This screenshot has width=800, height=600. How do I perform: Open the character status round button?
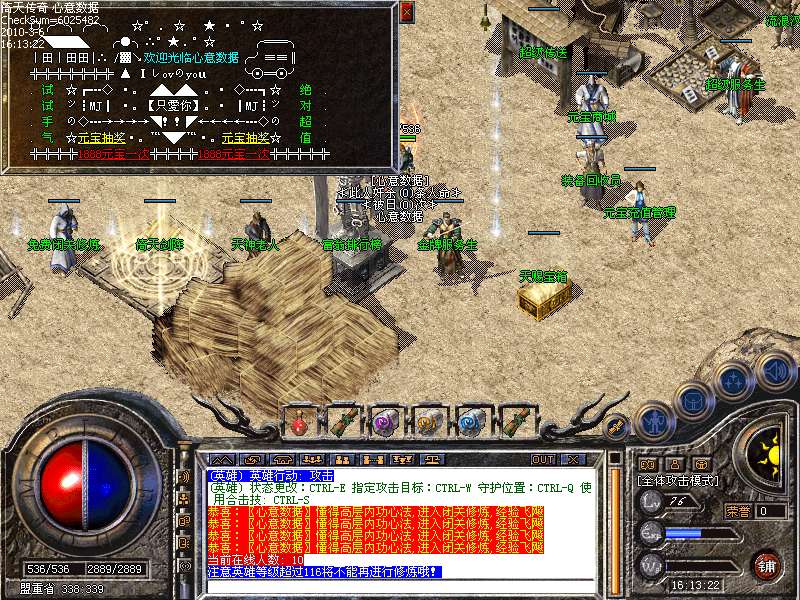coord(654,422)
